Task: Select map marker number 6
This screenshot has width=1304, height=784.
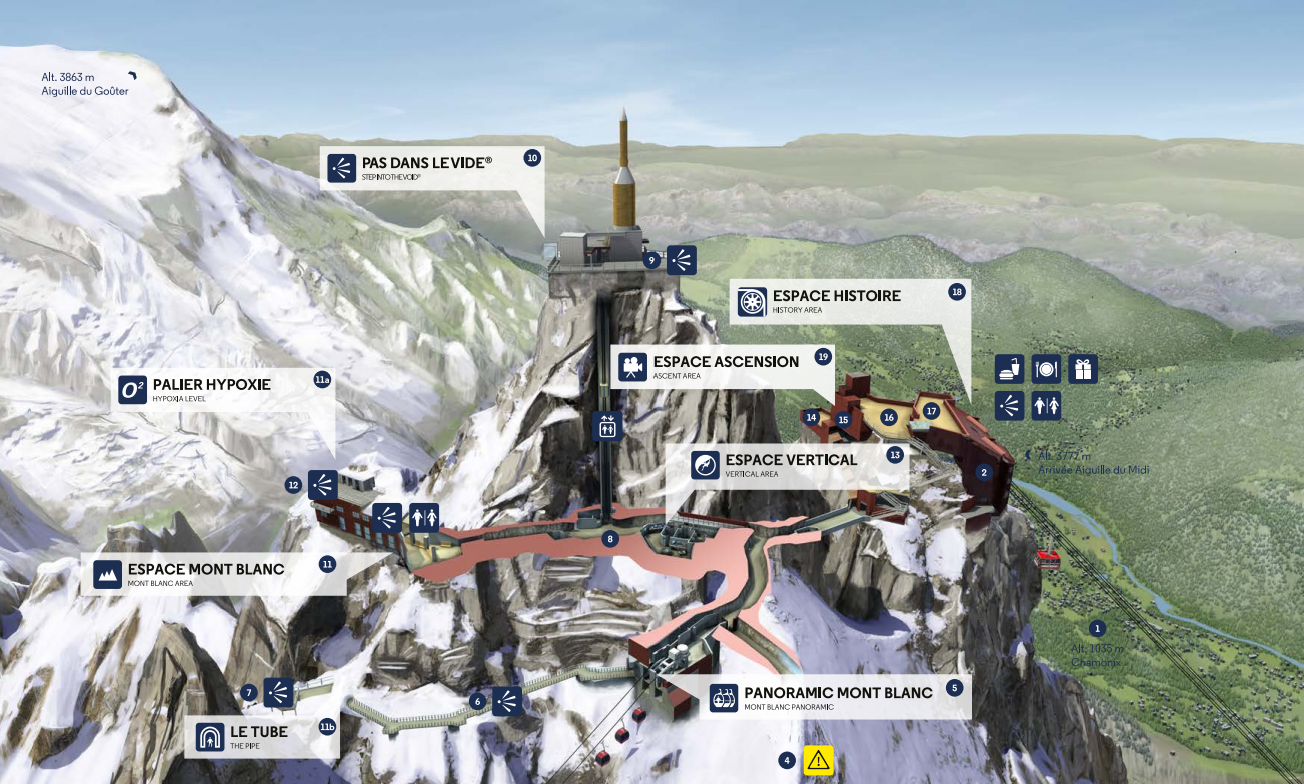Action: tap(478, 701)
